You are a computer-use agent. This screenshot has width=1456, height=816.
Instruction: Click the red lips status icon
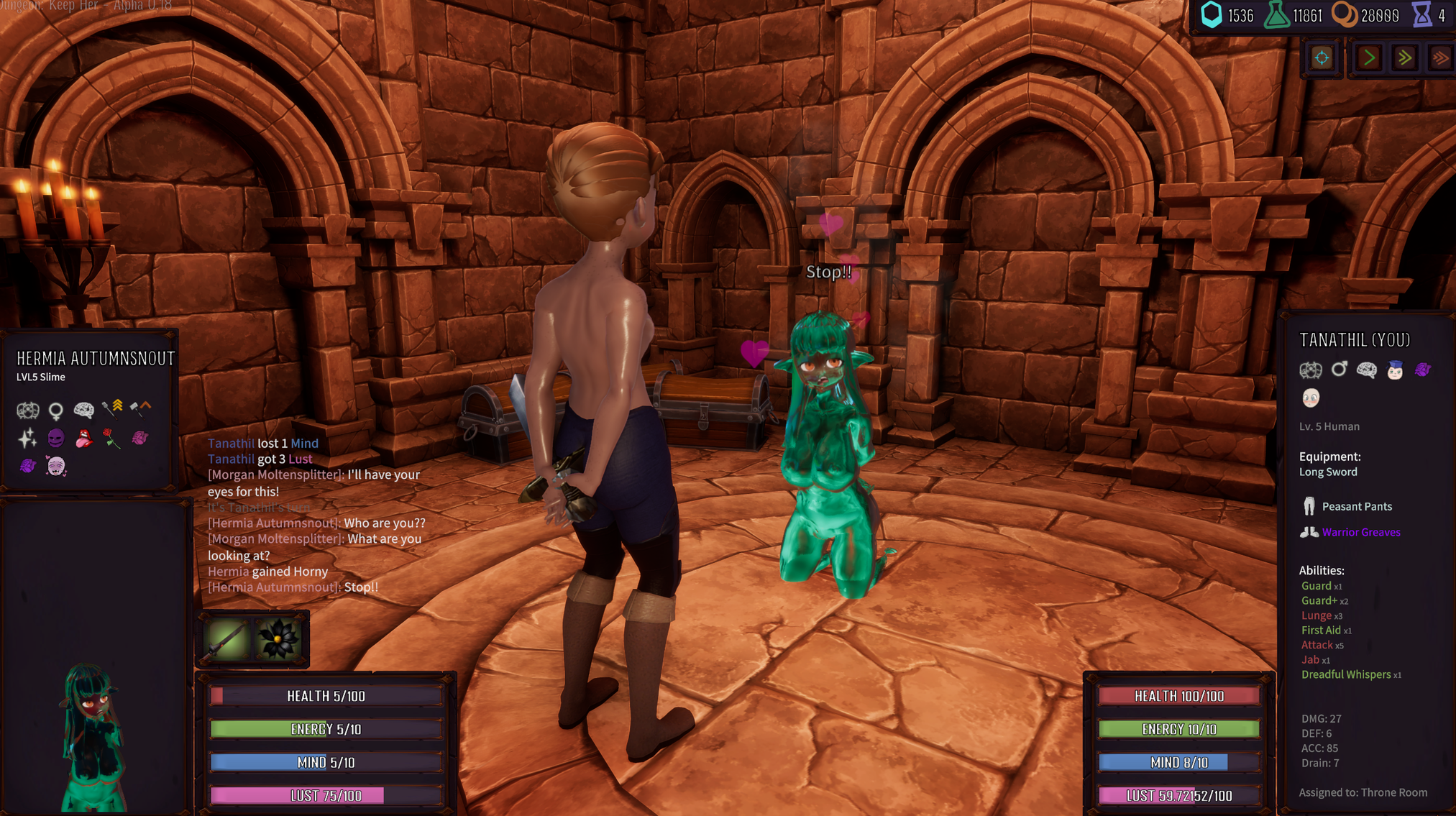86,438
